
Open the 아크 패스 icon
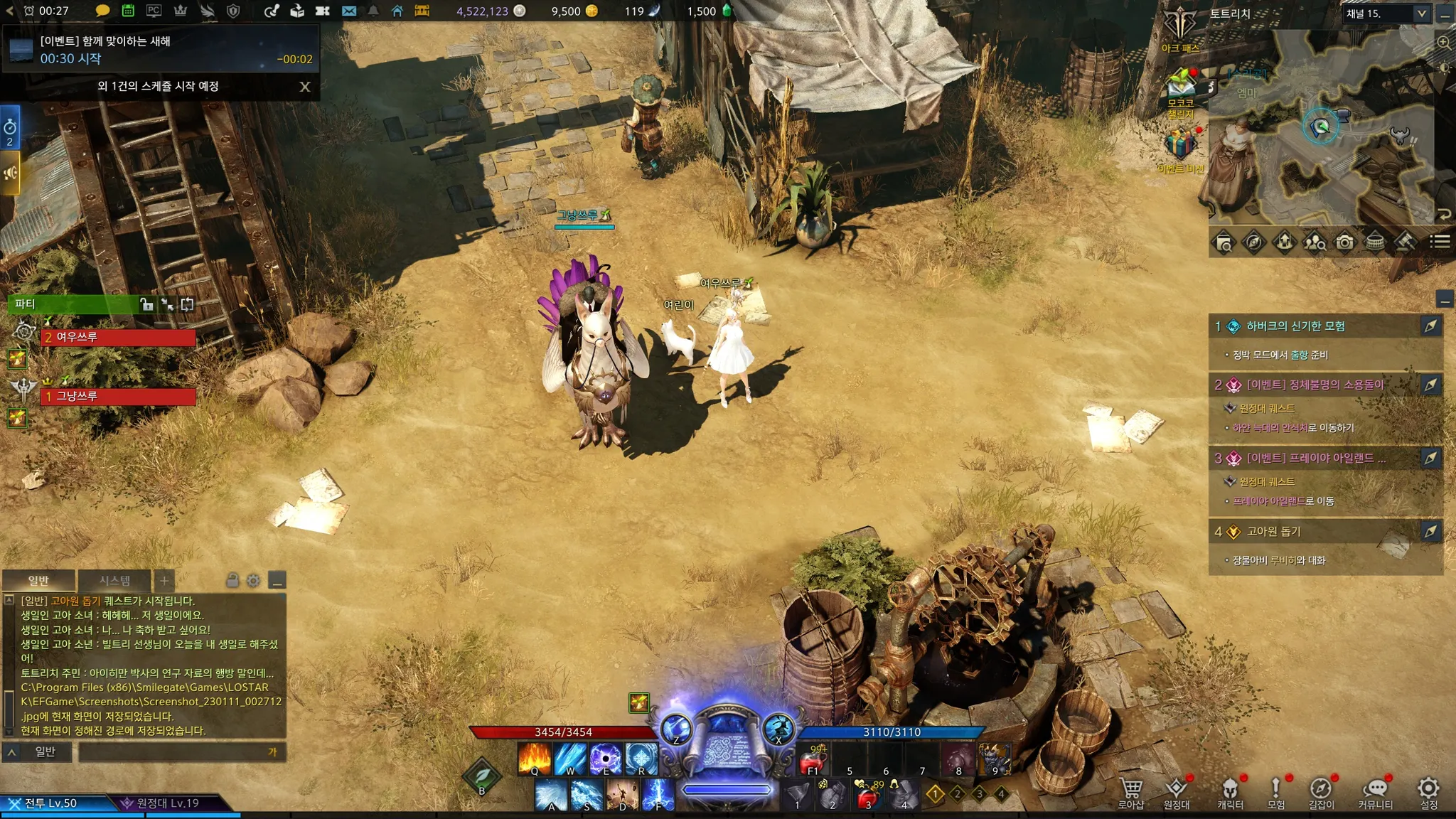pyautogui.click(x=1180, y=28)
